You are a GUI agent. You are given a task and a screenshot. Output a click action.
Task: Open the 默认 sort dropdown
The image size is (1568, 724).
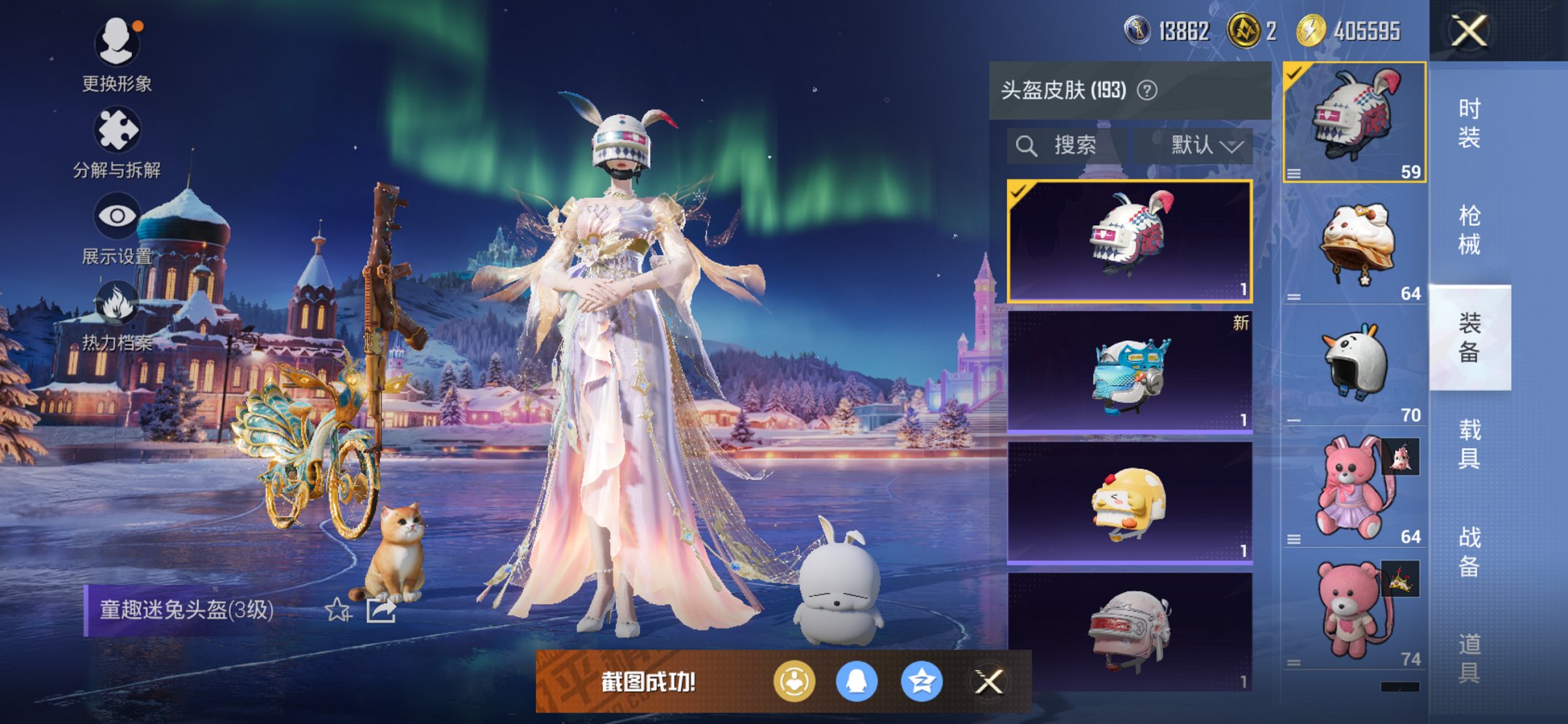pos(1203,144)
